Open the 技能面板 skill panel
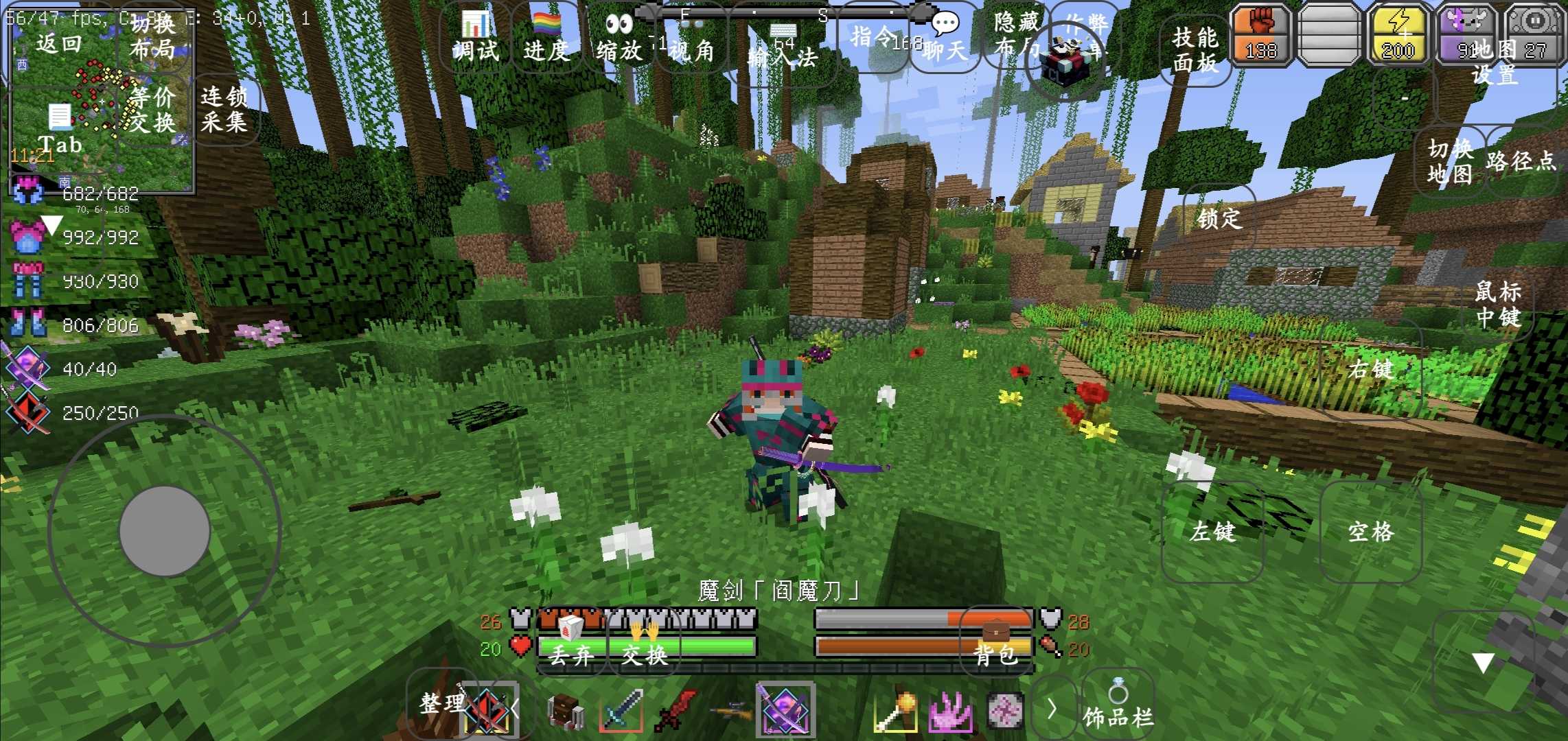This screenshot has height=741, width=1568. click(1195, 49)
